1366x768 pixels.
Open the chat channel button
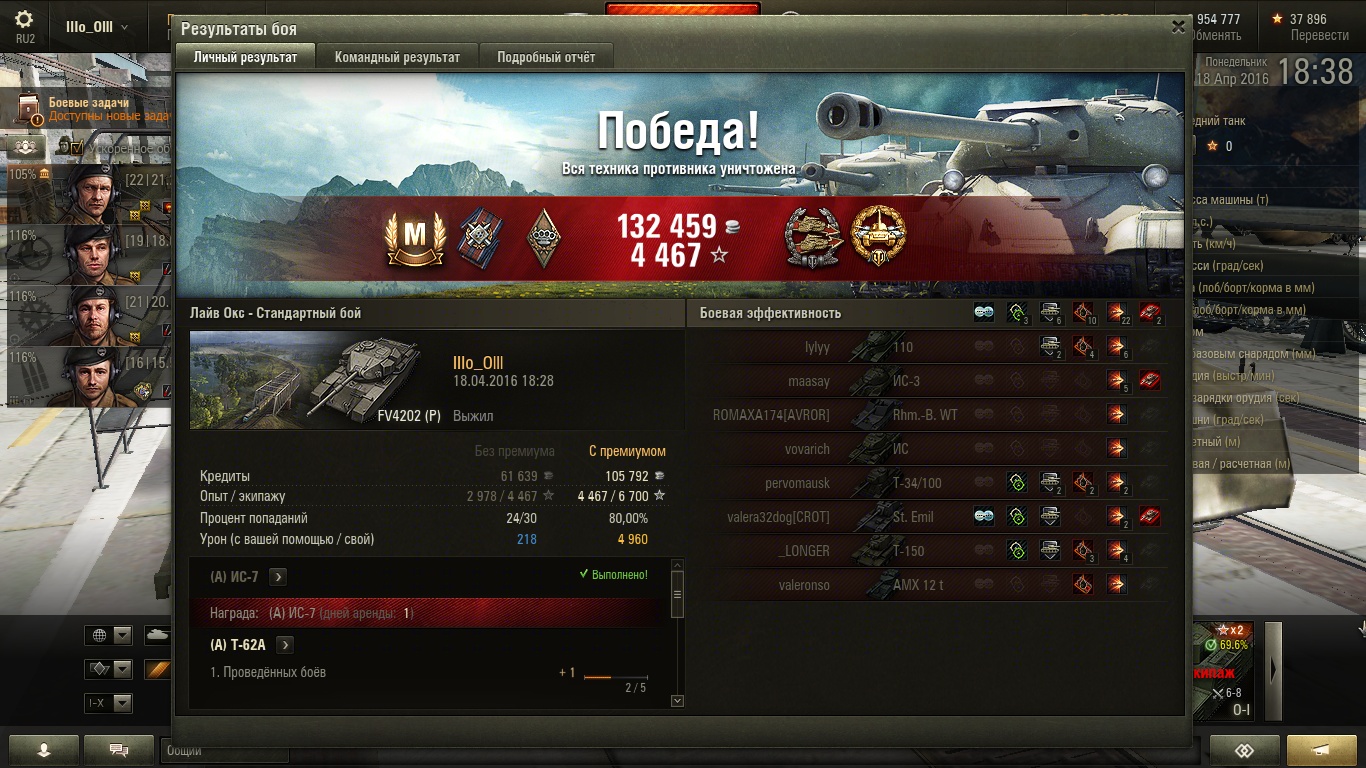coord(119,750)
